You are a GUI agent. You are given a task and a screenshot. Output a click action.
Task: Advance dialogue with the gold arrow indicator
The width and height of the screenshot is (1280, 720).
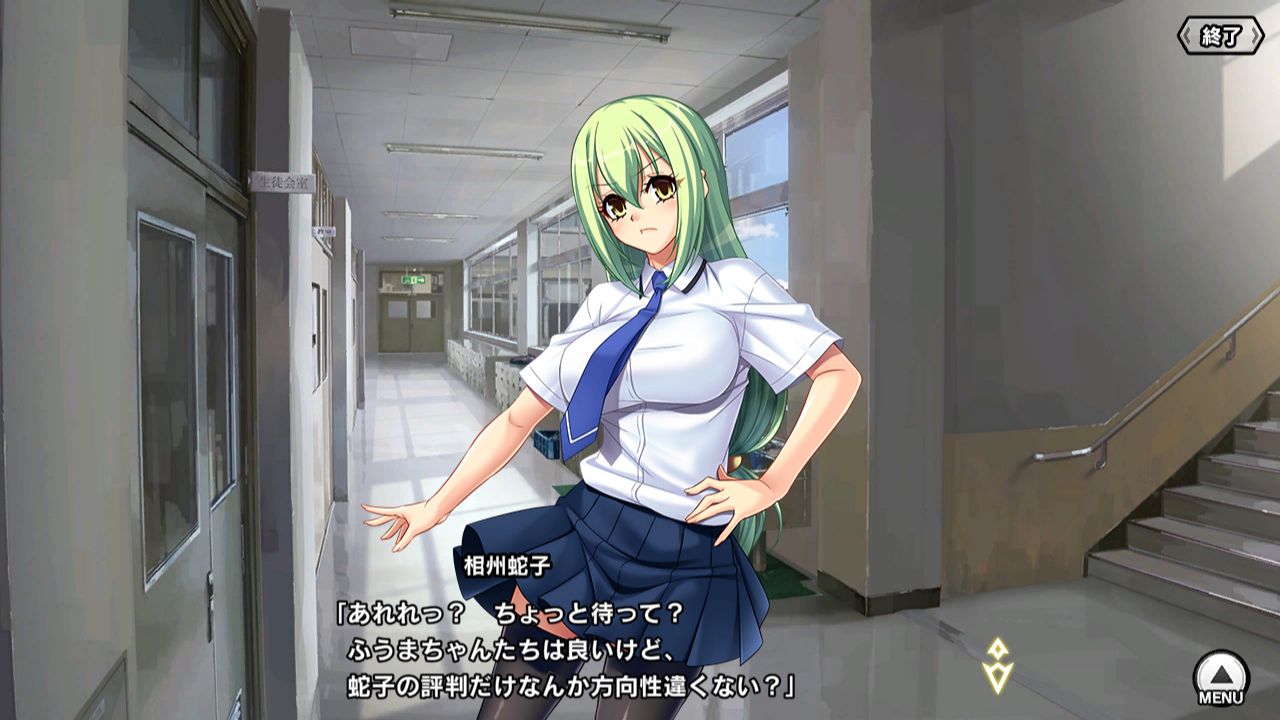(x=997, y=666)
